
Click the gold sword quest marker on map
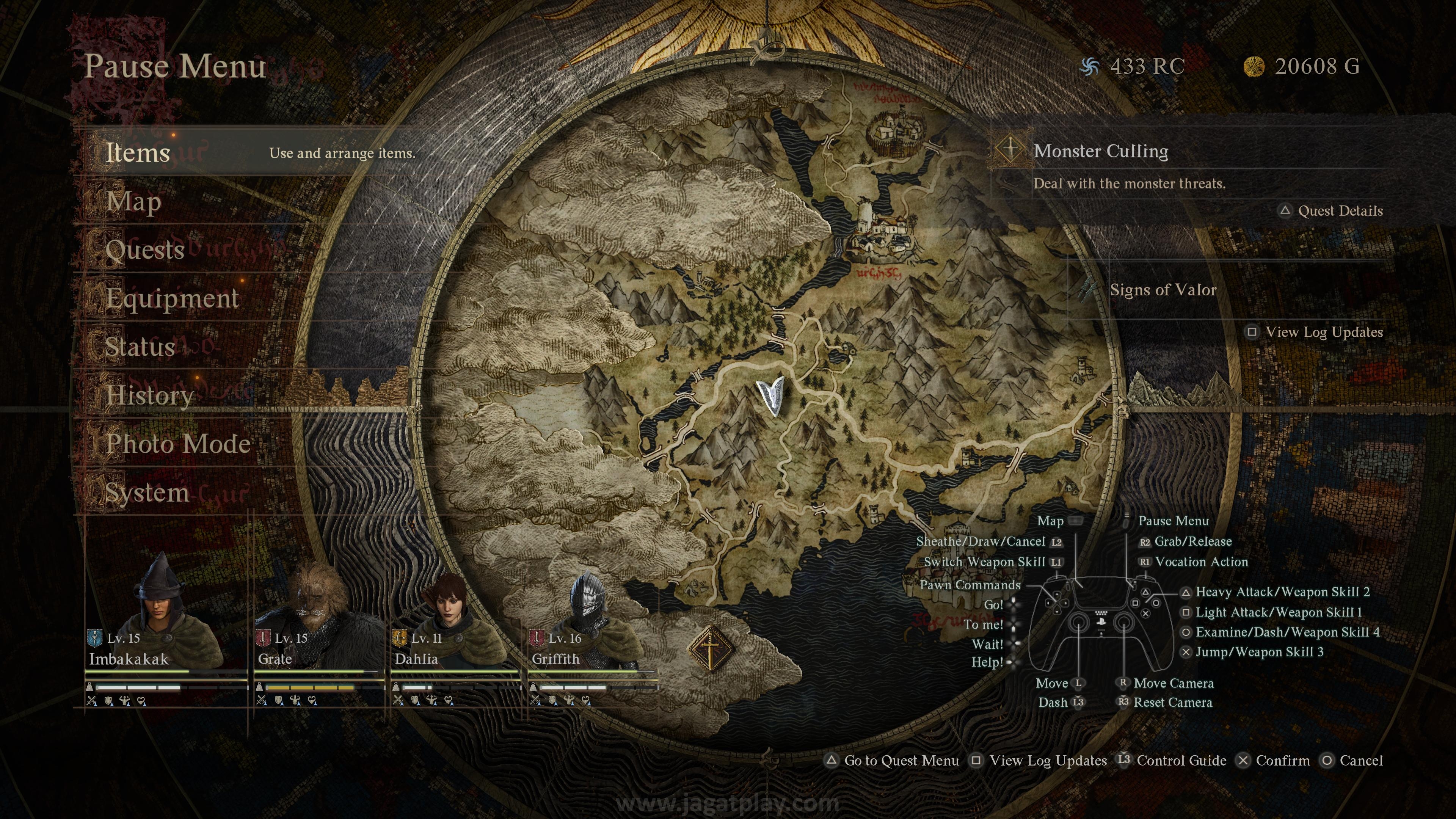711,648
